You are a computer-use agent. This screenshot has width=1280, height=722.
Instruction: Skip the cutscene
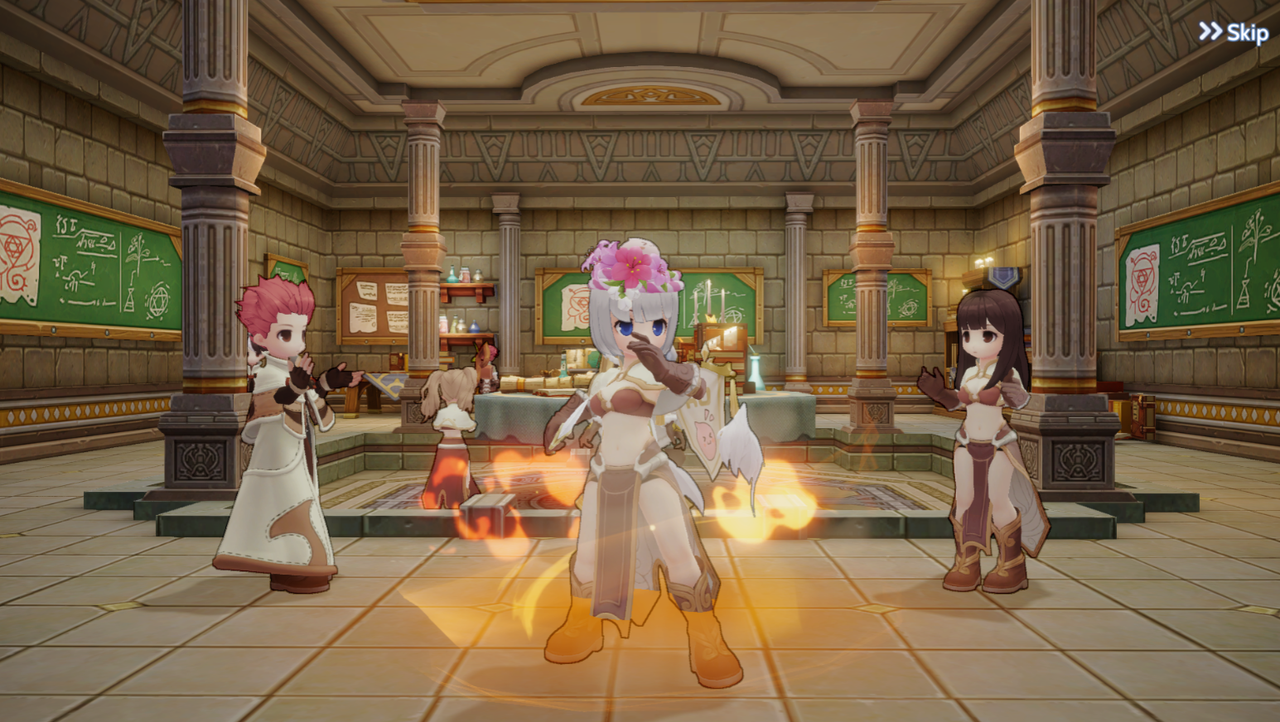(x=1234, y=32)
